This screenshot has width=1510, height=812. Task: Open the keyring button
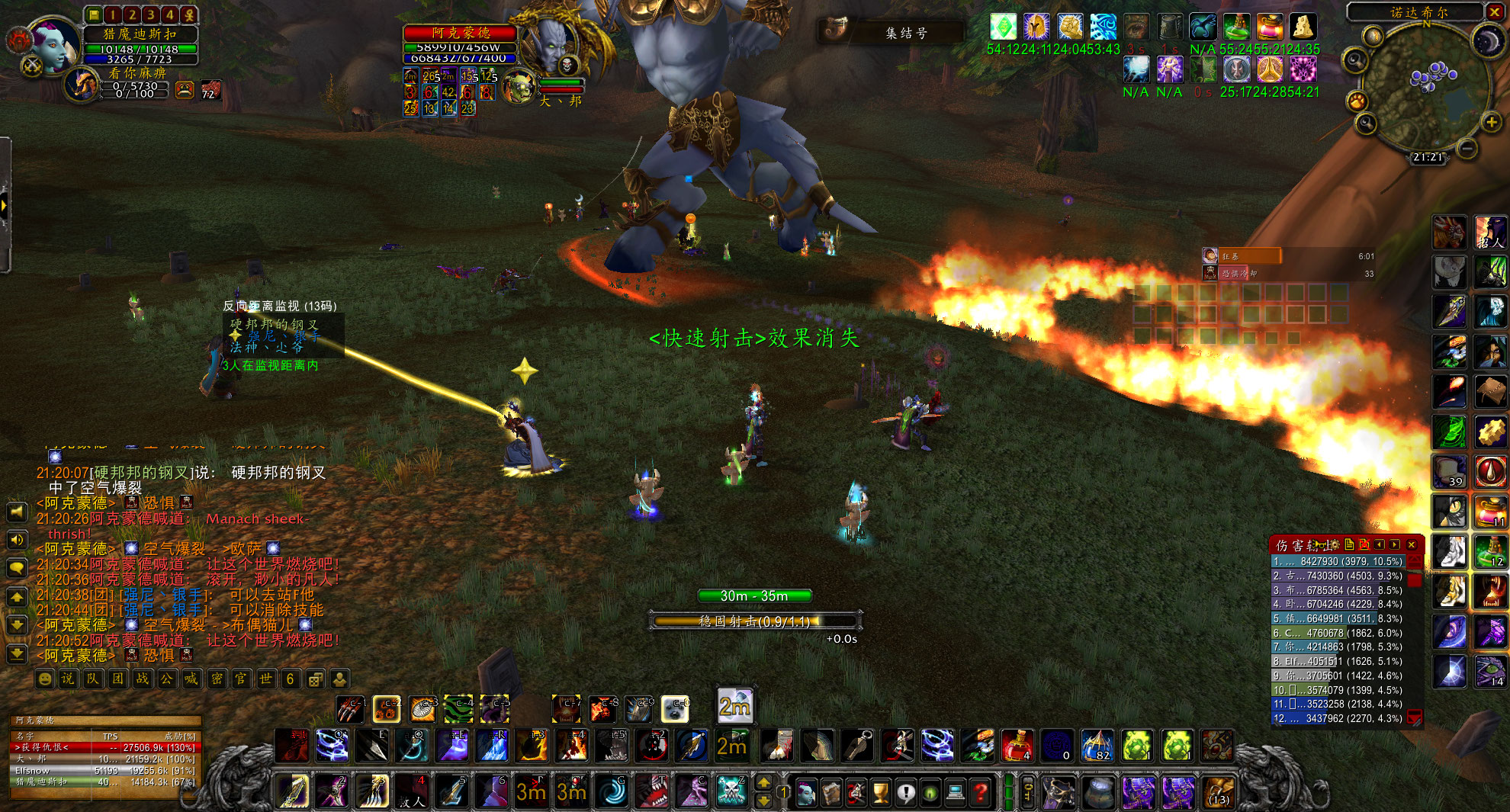(x=1026, y=793)
